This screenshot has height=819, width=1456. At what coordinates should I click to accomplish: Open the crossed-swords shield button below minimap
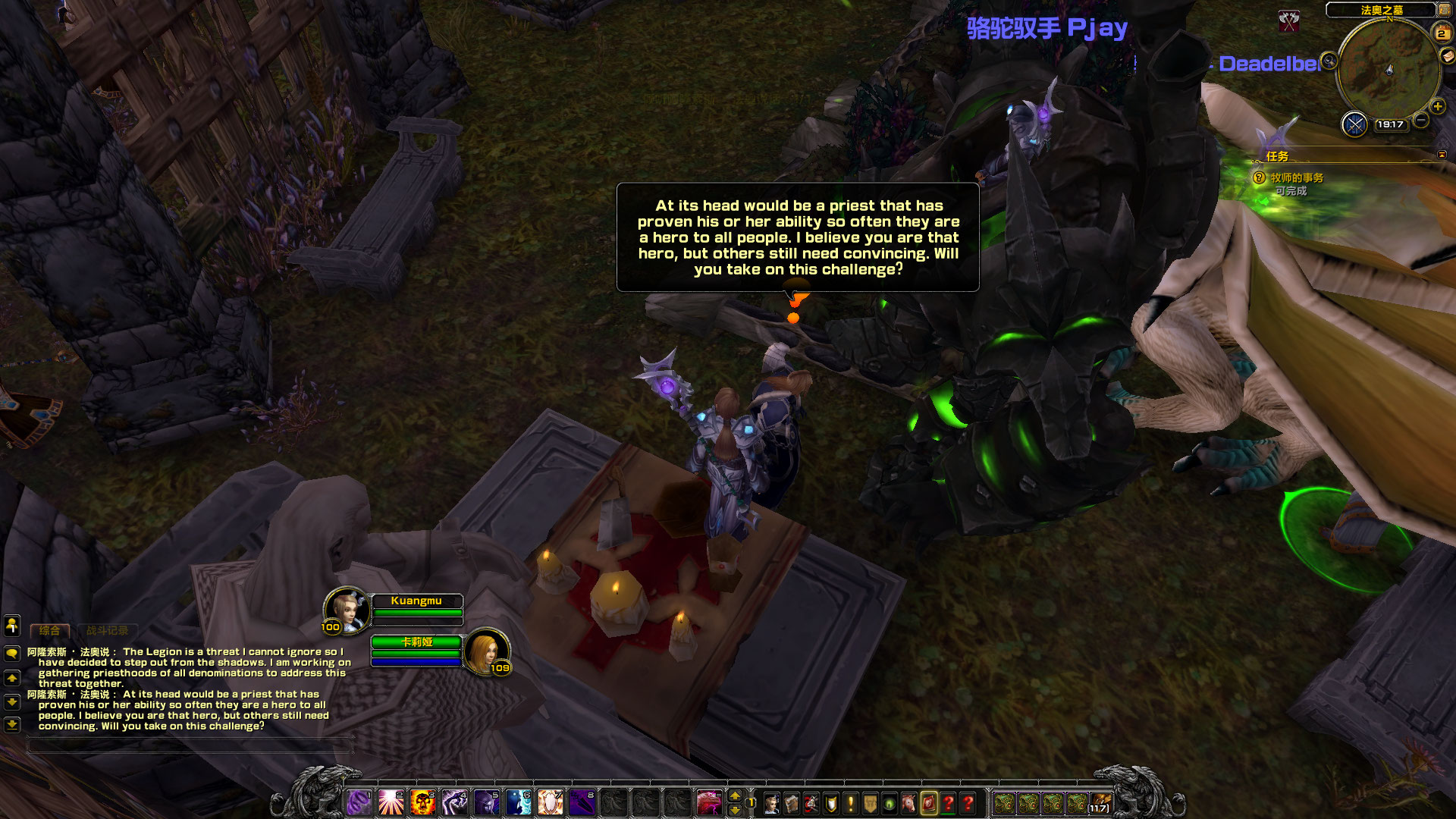[1354, 124]
